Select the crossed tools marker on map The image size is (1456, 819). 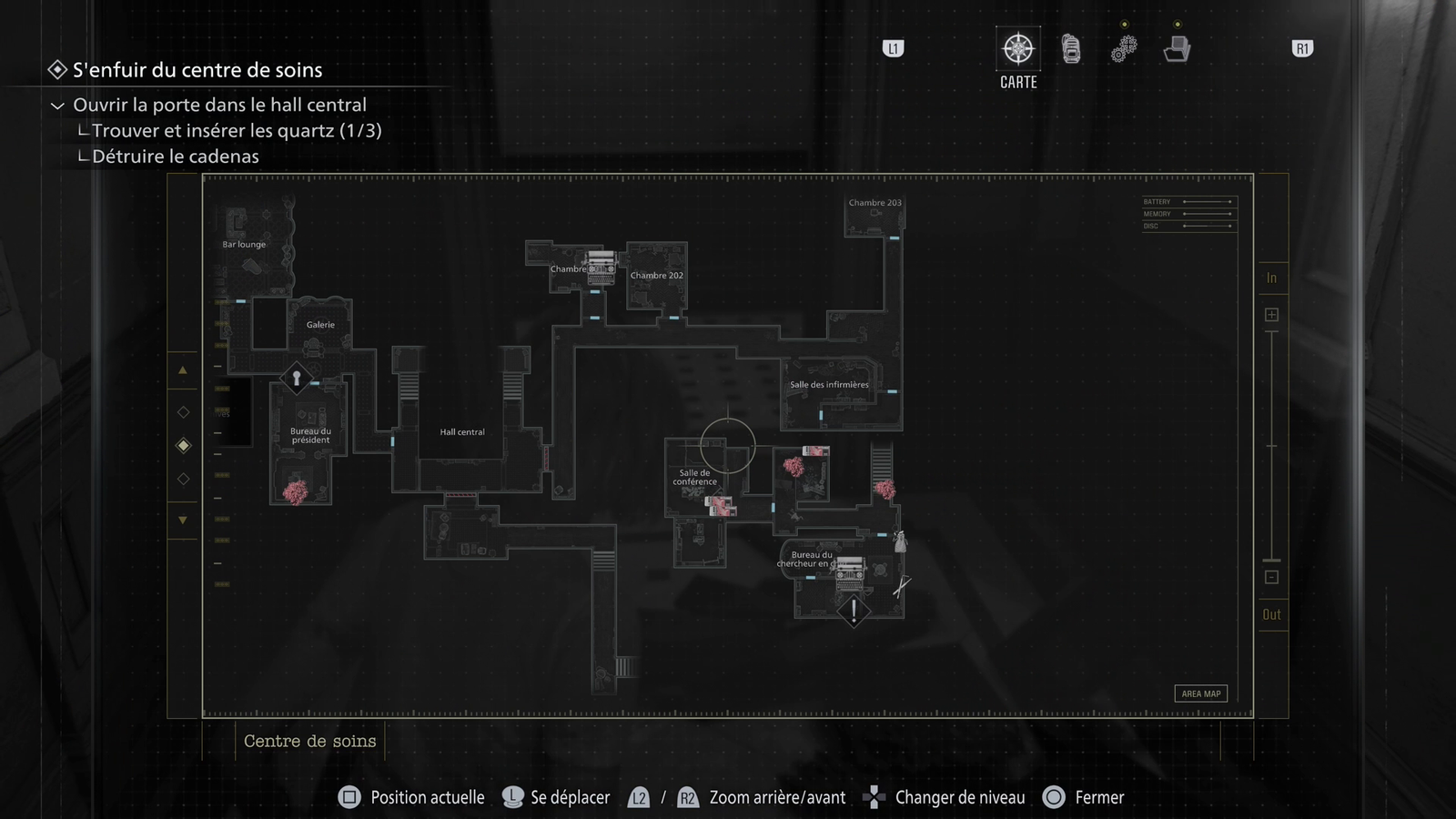click(x=901, y=587)
